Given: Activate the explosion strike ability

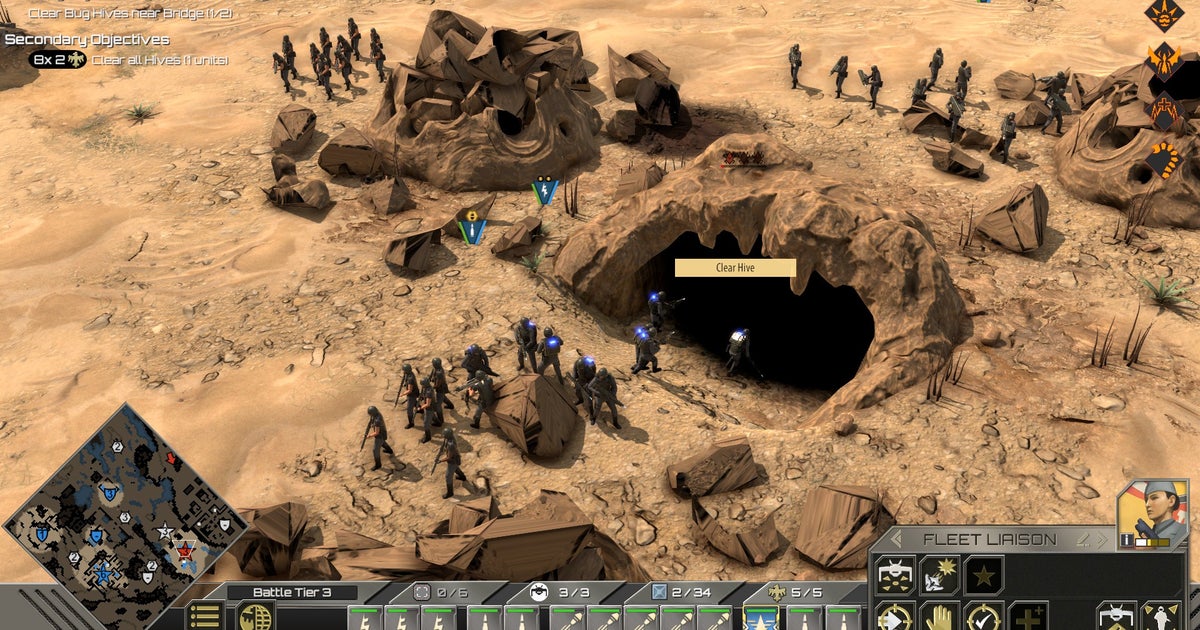Looking at the screenshot, I should tap(939, 576).
